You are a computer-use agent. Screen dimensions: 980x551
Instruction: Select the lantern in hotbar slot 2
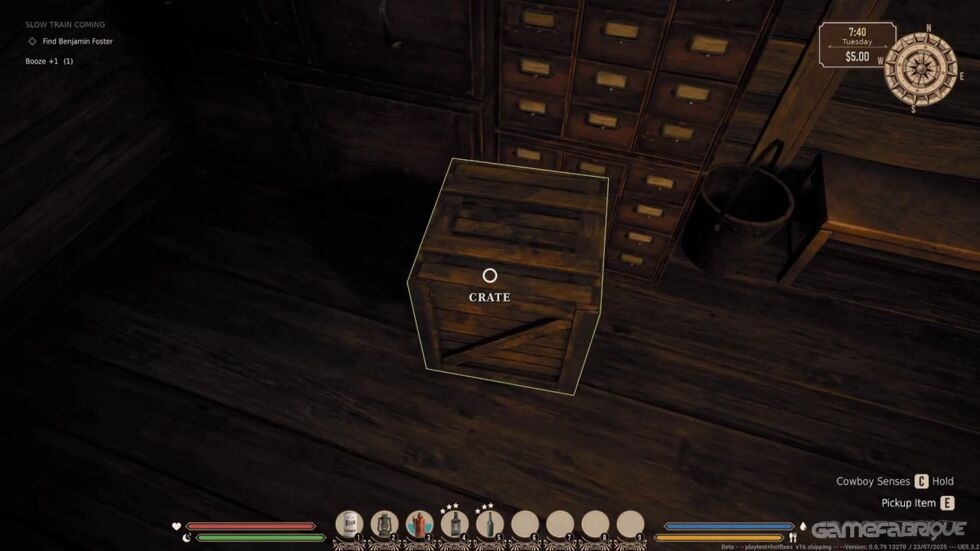384,524
